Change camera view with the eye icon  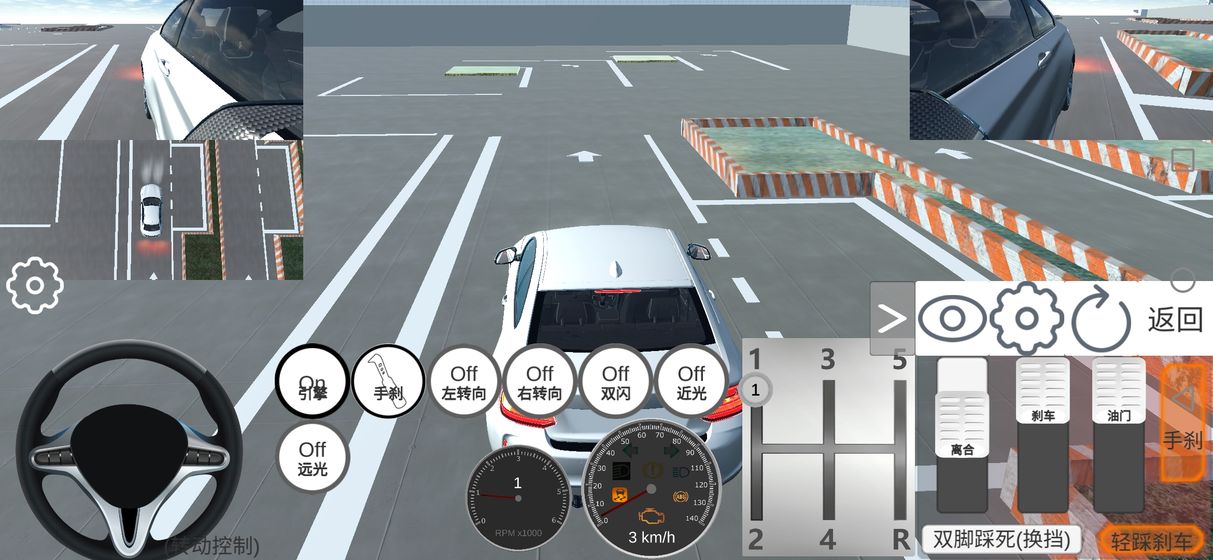[951, 319]
